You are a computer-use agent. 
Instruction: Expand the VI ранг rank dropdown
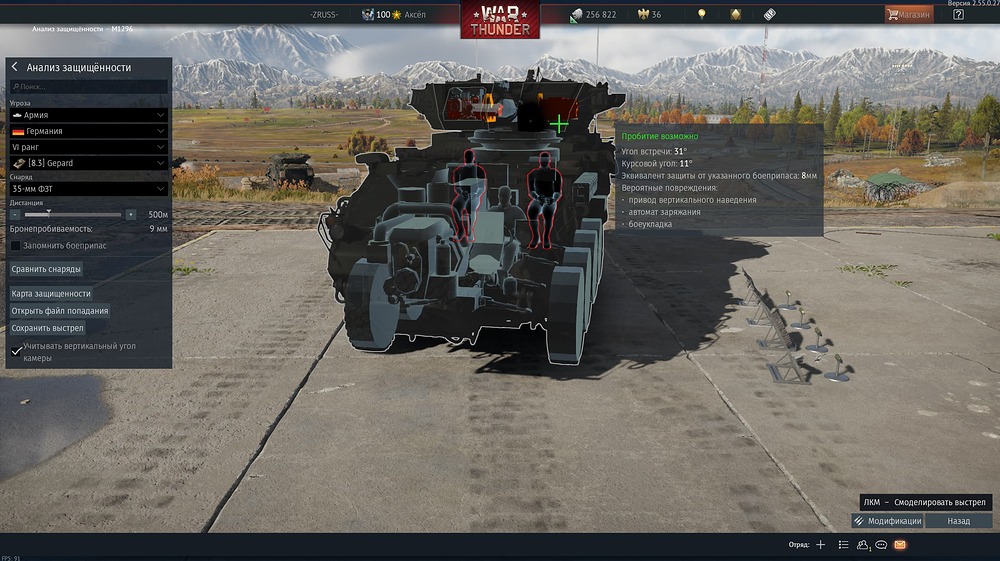click(88, 147)
